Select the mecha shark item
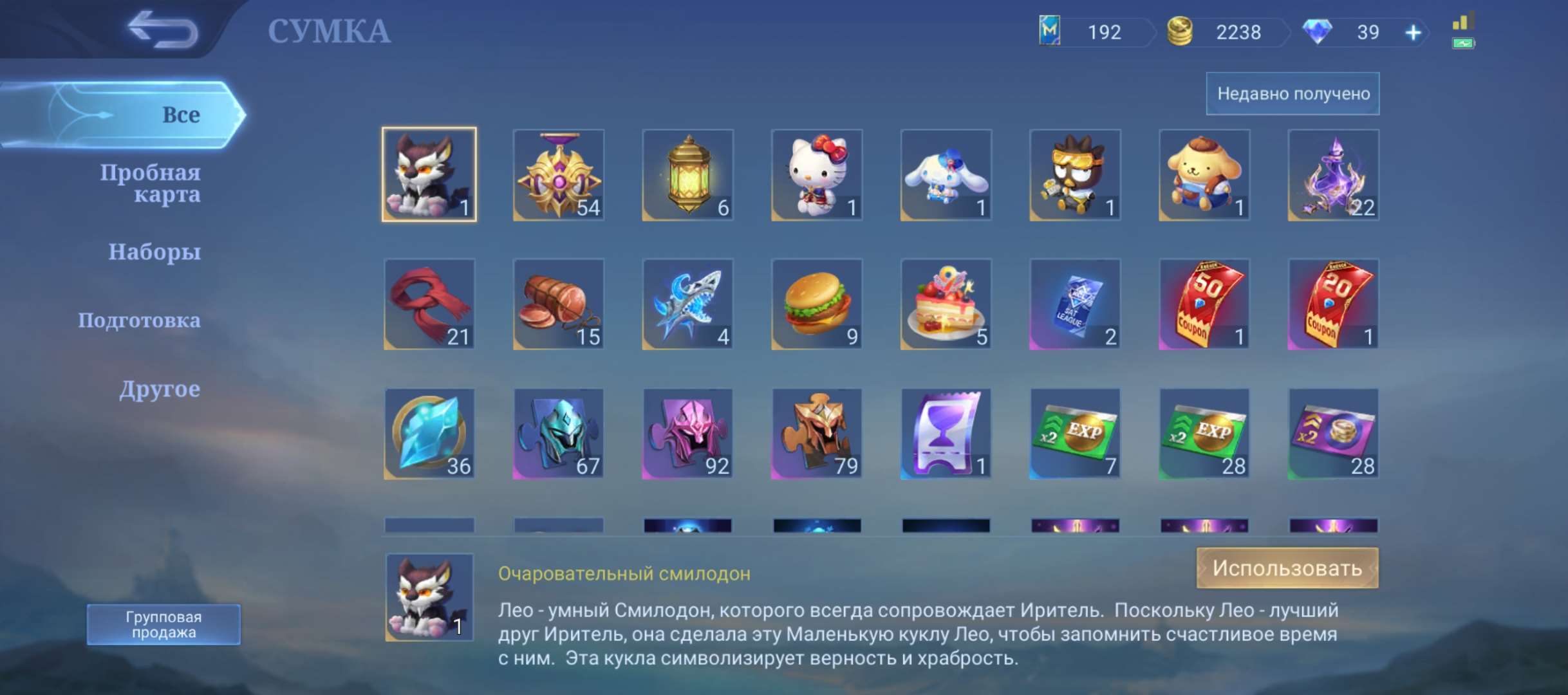 (686, 304)
